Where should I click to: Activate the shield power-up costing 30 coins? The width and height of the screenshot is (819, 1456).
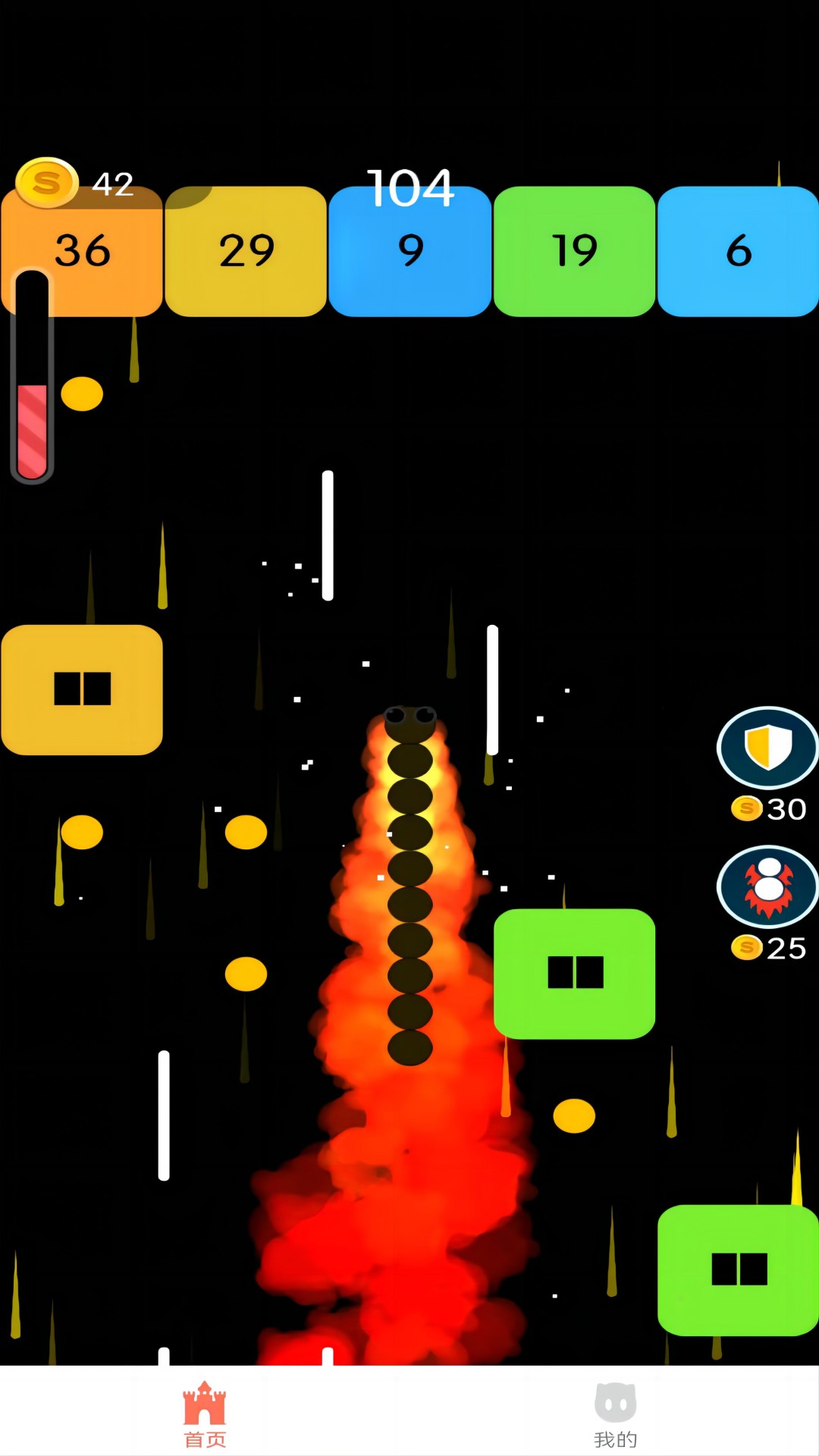click(767, 748)
